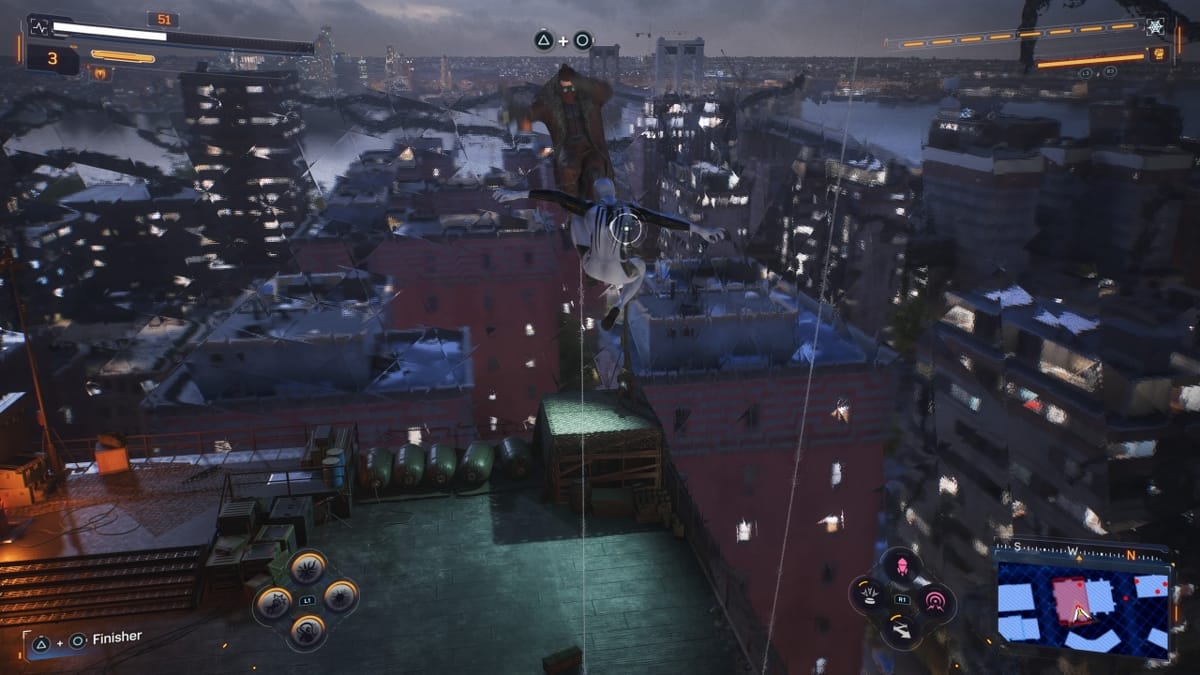Activate the left-hand tendril figure ability
1200x675 pixels.
272,601
